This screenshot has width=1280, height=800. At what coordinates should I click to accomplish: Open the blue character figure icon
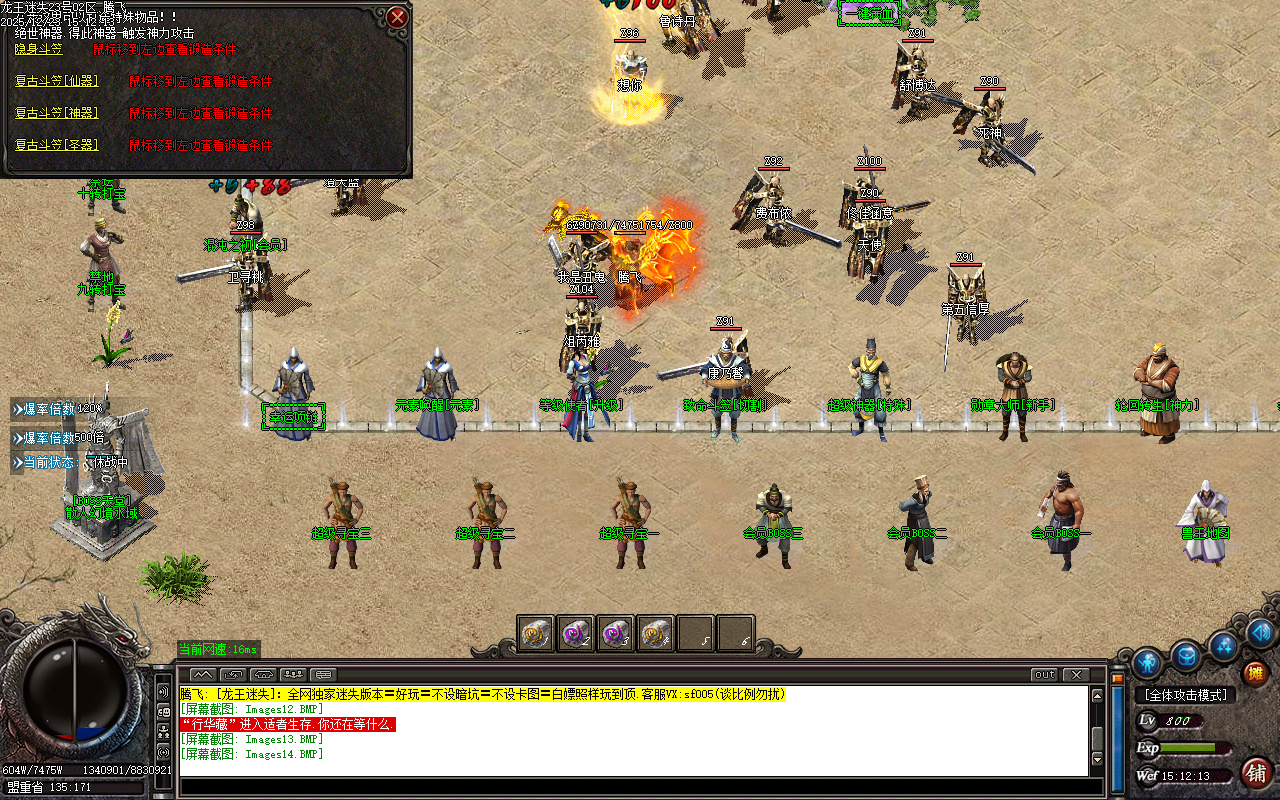(x=1148, y=662)
